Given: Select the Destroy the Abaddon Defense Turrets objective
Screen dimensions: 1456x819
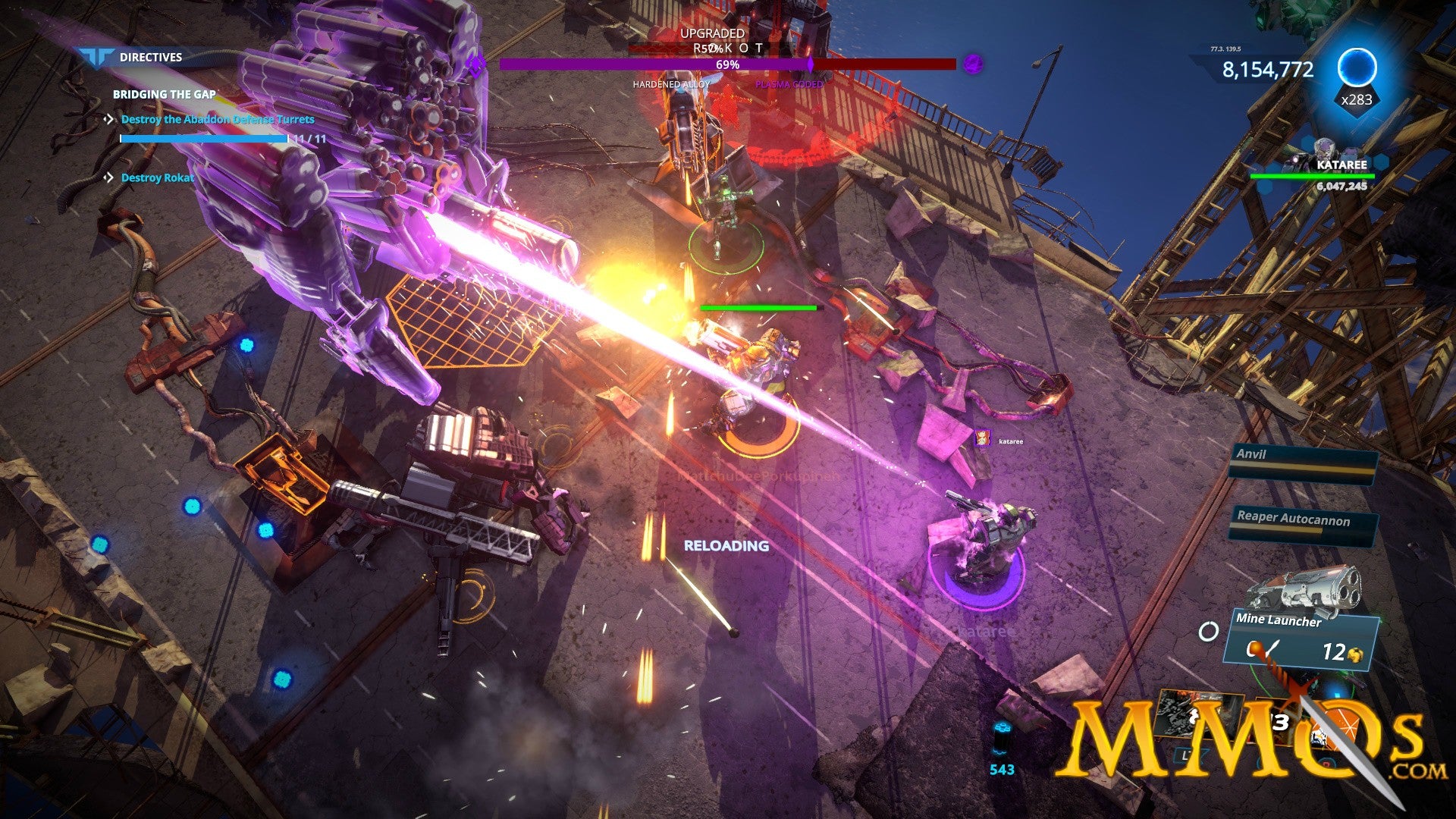Looking at the screenshot, I should click(217, 119).
